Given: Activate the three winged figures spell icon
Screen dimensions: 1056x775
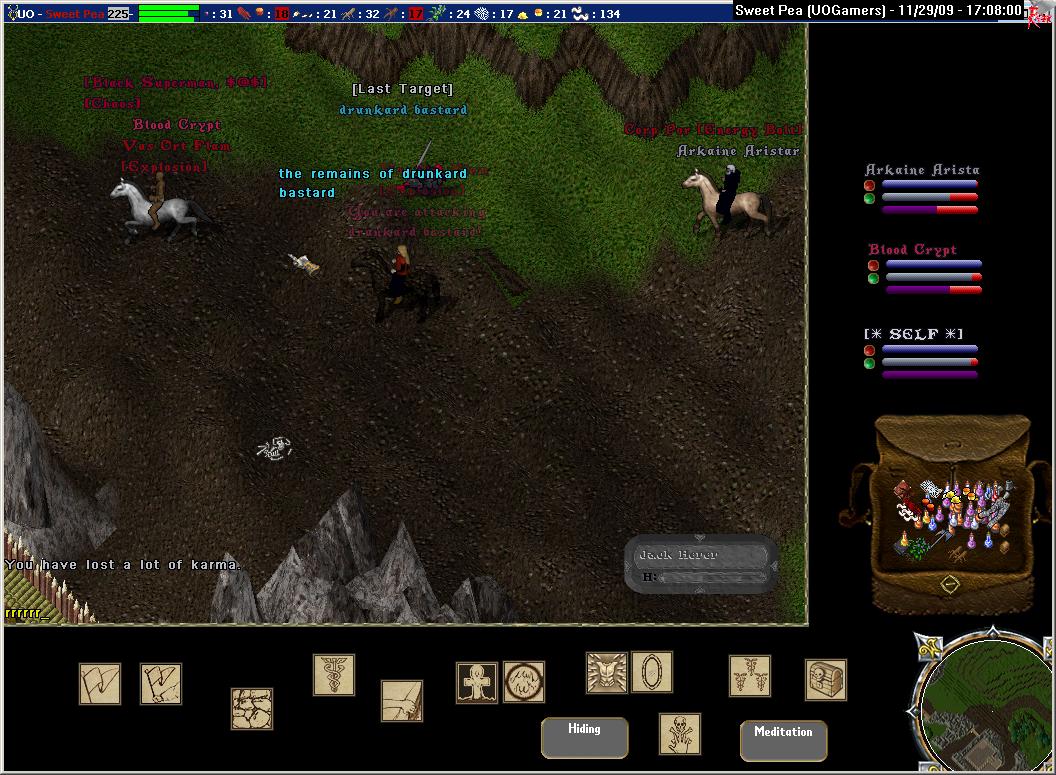Looking at the screenshot, I should [x=750, y=676].
